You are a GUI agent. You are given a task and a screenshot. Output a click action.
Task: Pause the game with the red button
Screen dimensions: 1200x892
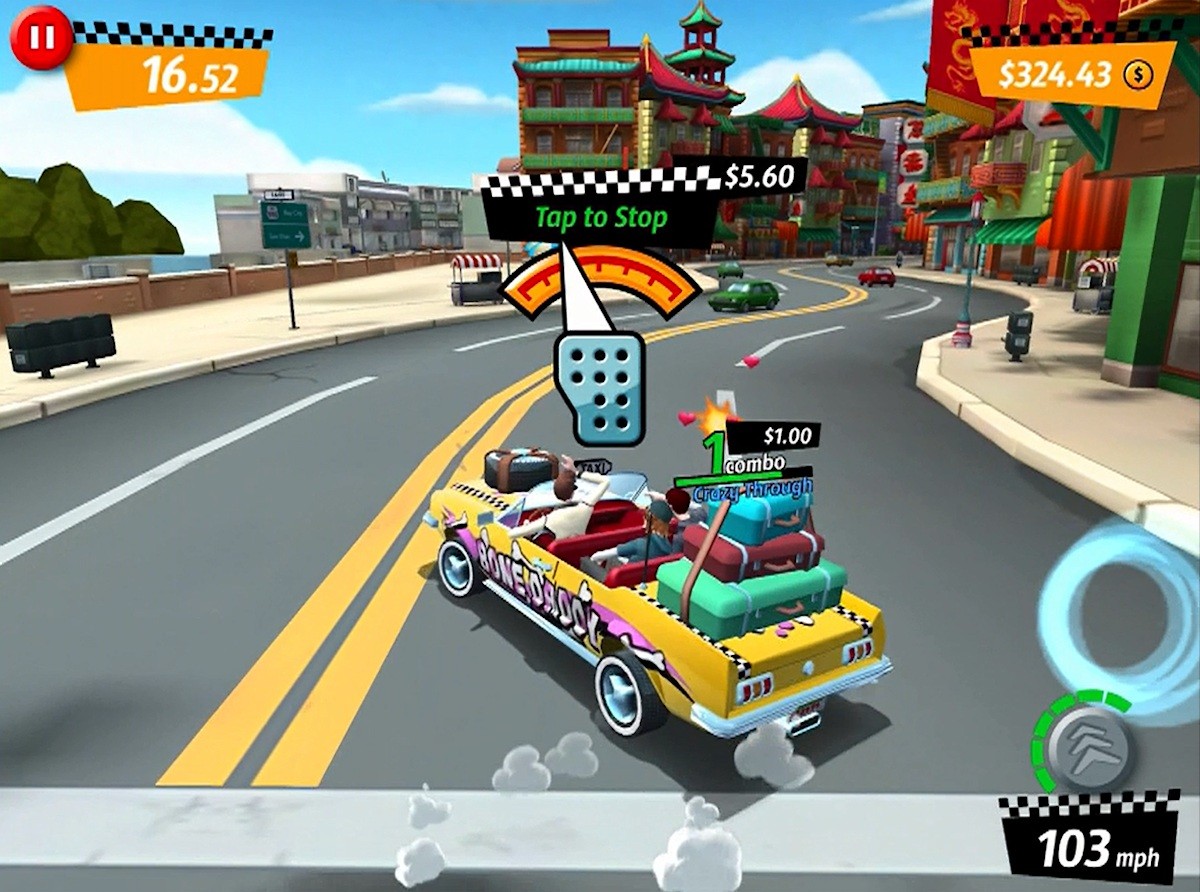(x=41, y=36)
